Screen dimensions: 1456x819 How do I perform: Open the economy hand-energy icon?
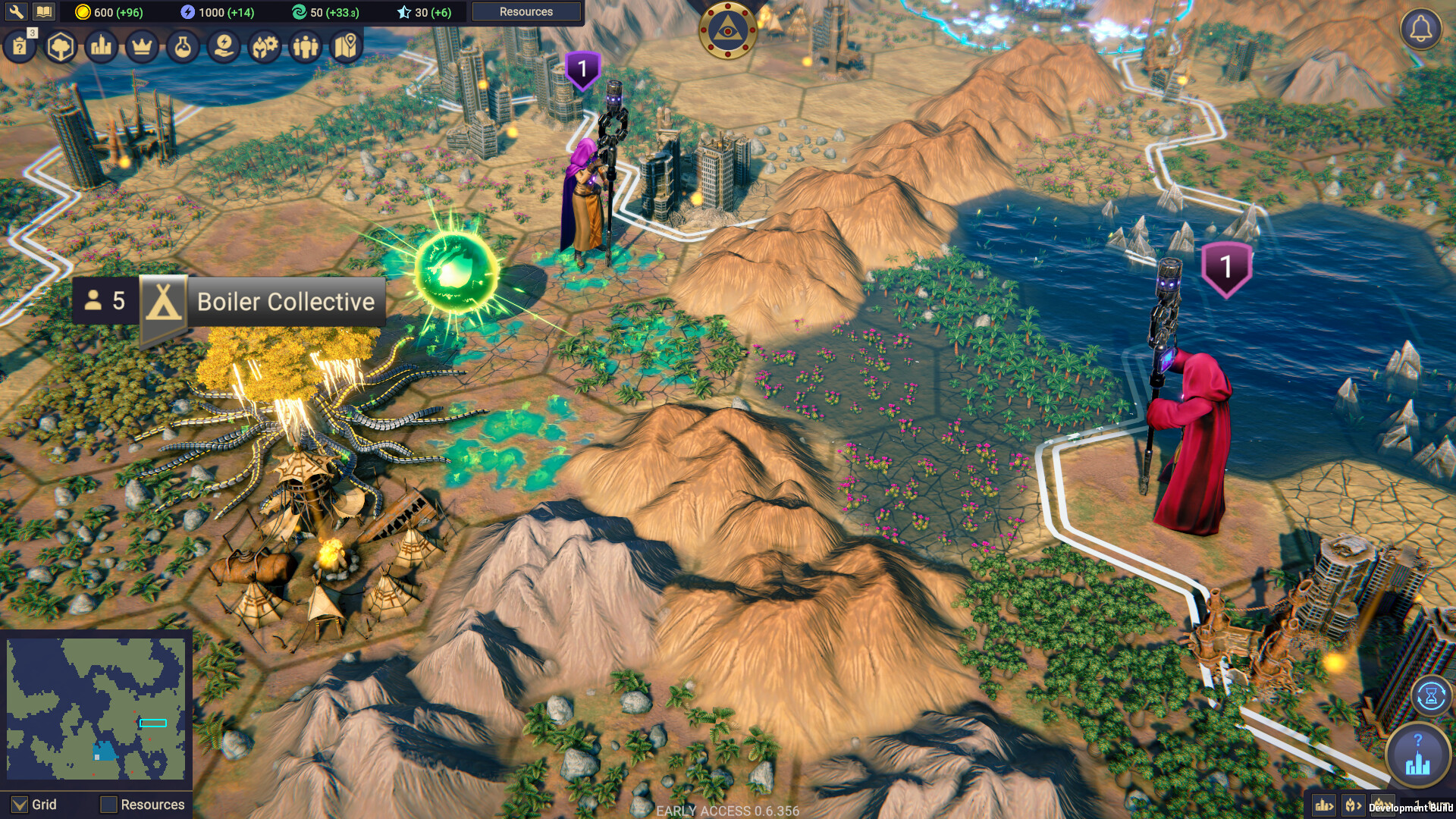tap(224, 45)
